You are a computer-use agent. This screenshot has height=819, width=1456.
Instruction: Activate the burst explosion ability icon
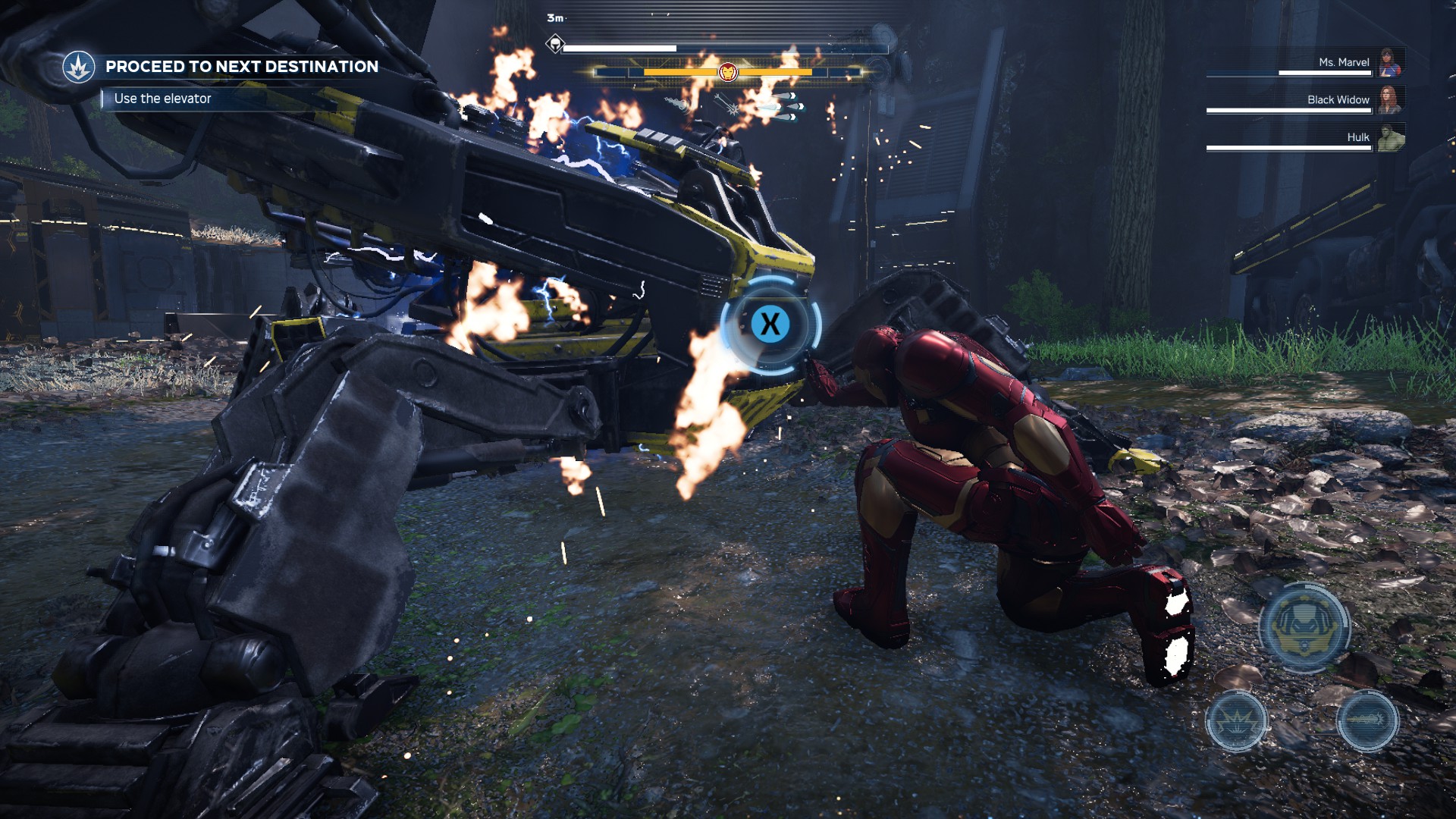[x=1236, y=722]
